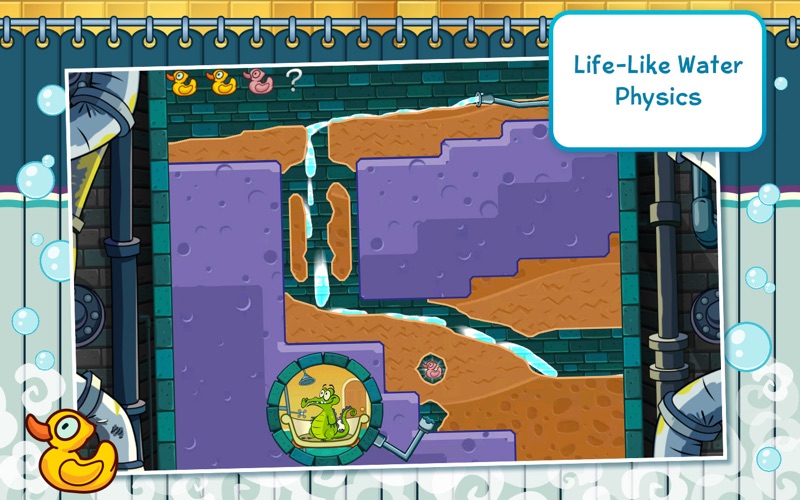Open the question mark hint button
Screen dimensions: 800x500
pyautogui.click(x=292, y=81)
